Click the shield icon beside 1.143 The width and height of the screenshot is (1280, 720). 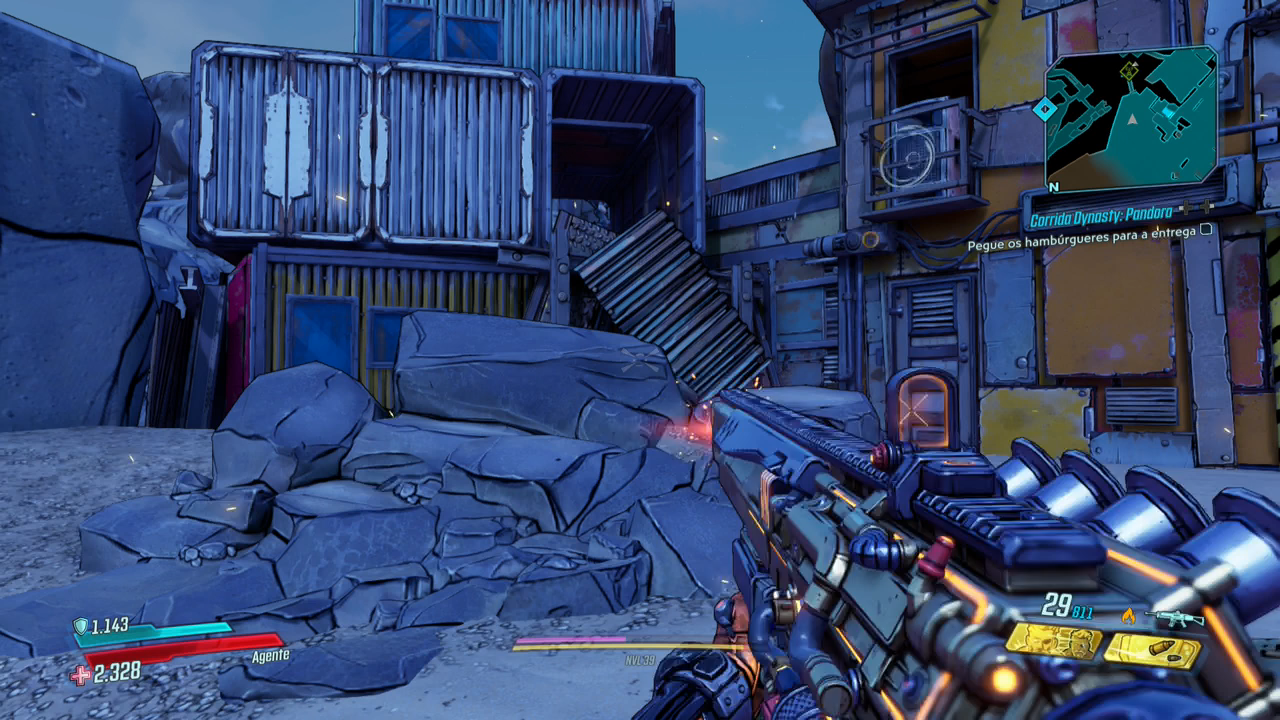80,627
